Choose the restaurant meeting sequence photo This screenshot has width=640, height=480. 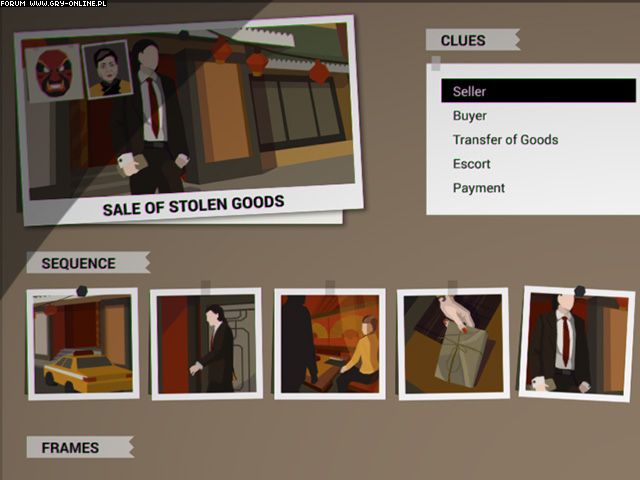(x=329, y=345)
